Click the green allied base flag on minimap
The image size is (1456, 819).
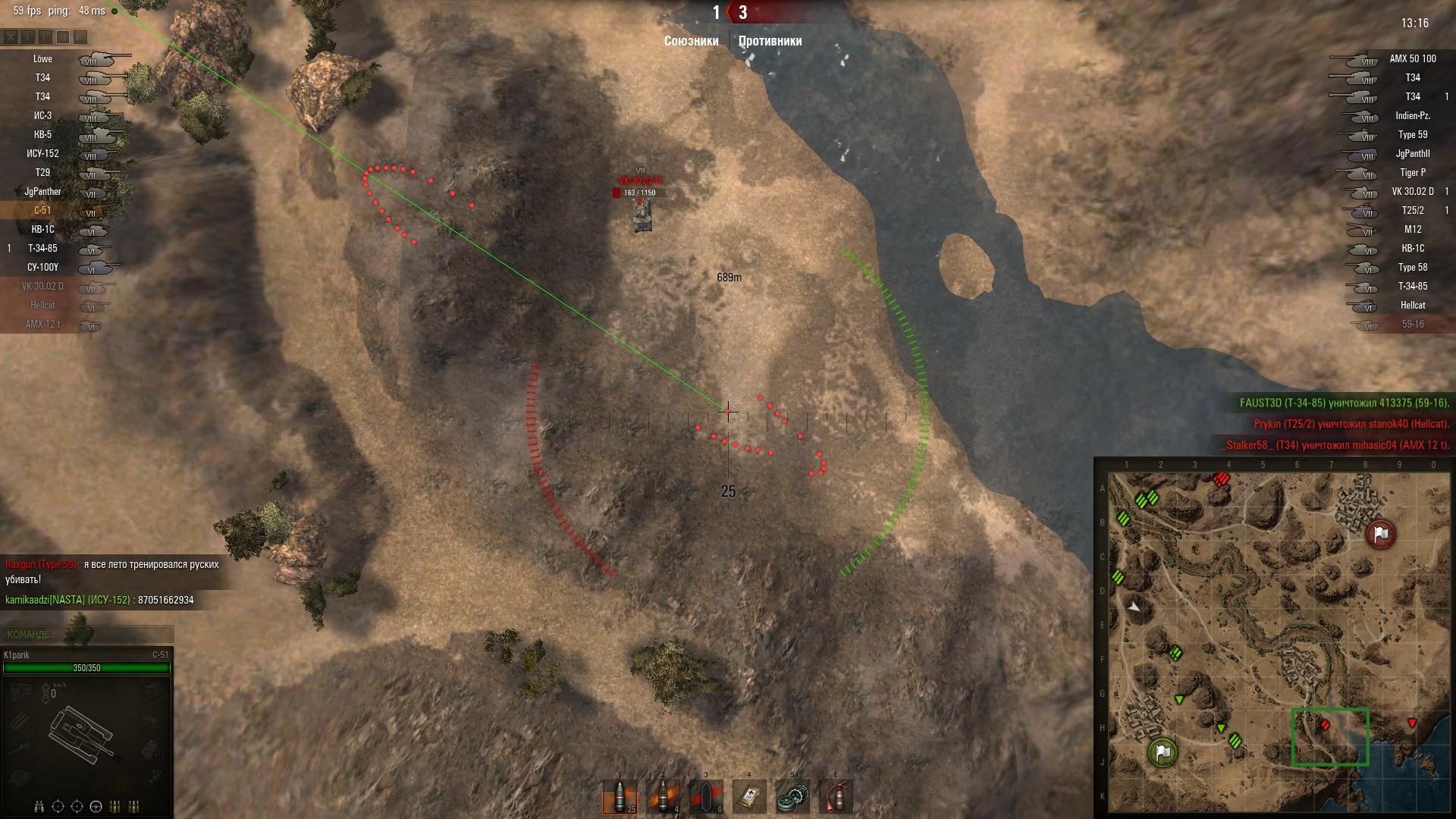(1162, 752)
